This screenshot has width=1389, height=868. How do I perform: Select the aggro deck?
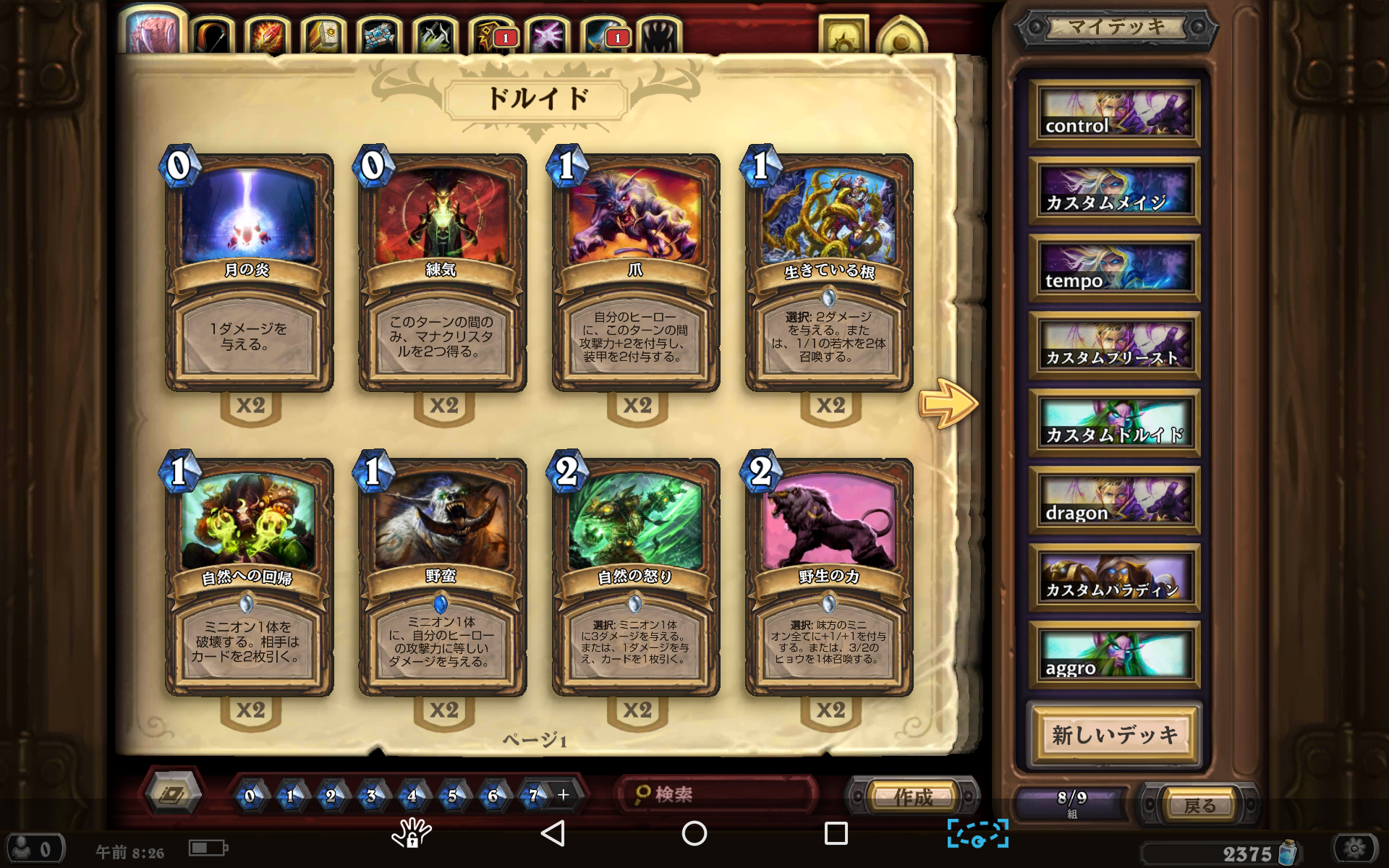point(1114,656)
